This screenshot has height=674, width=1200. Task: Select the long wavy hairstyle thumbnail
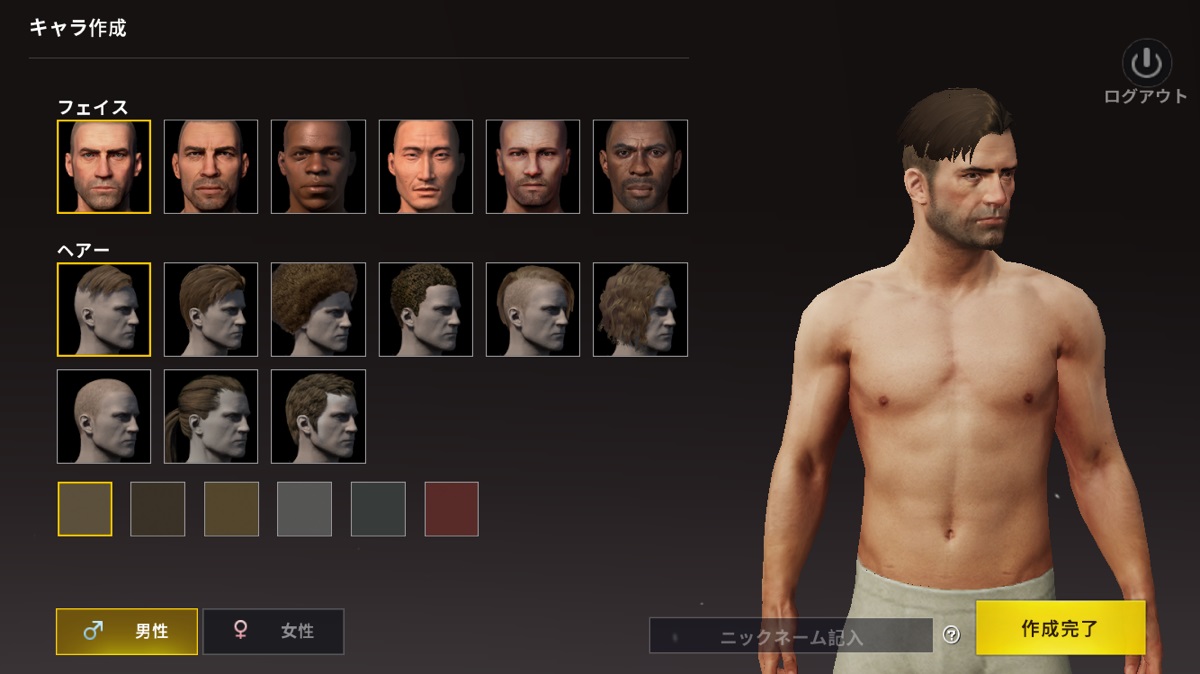click(640, 309)
